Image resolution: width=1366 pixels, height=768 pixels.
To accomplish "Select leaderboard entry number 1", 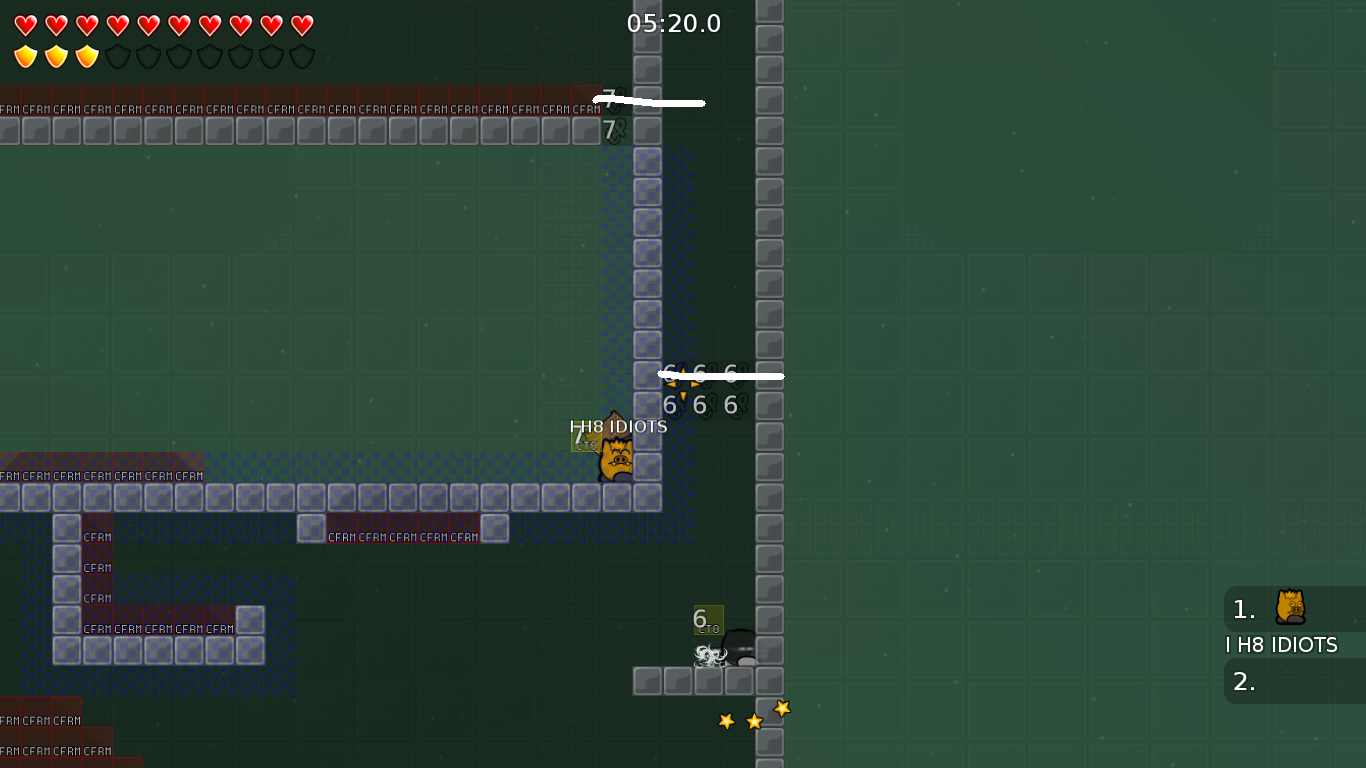I will 1243,610.
